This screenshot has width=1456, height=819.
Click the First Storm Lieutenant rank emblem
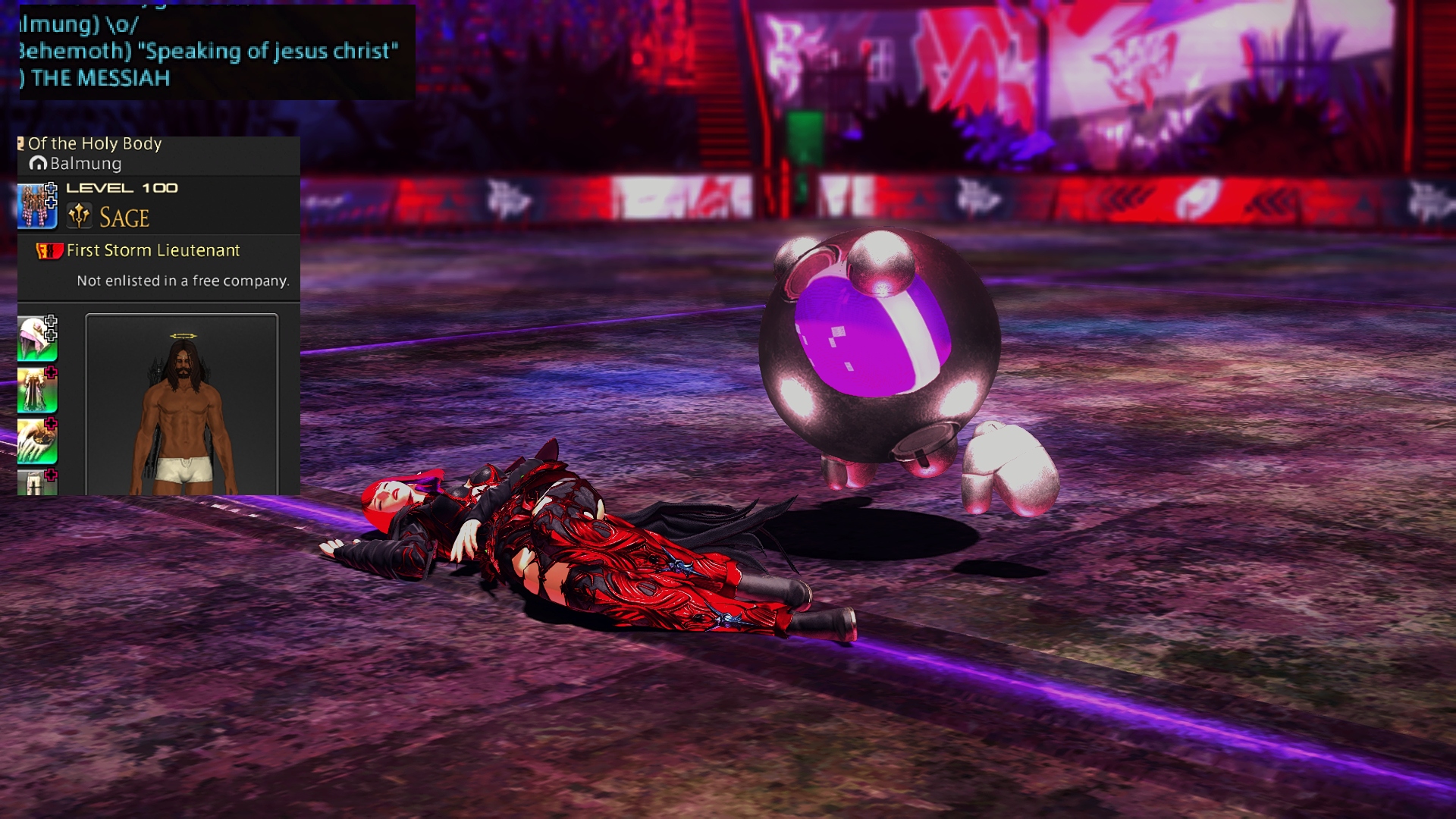pyautogui.click(x=49, y=251)
